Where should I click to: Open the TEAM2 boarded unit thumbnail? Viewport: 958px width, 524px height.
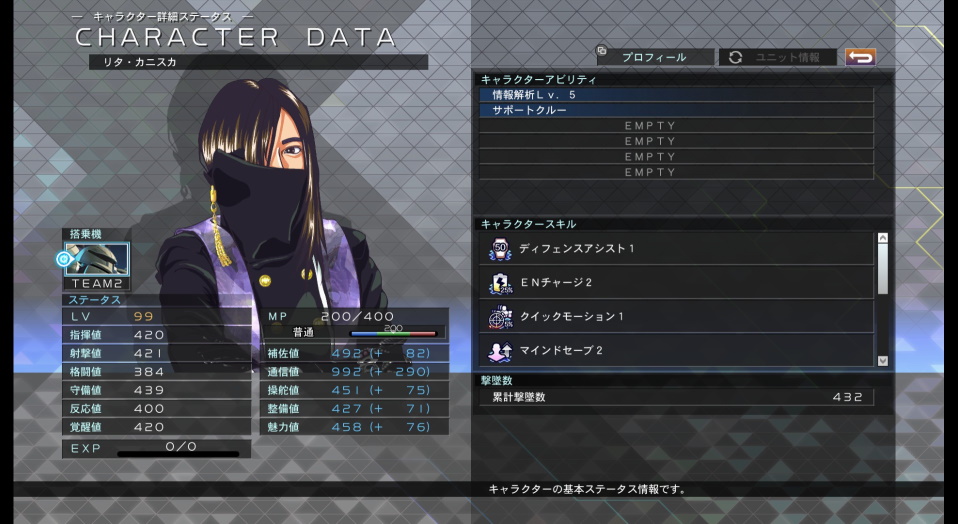pyautogui.click(x=97, y=260)
